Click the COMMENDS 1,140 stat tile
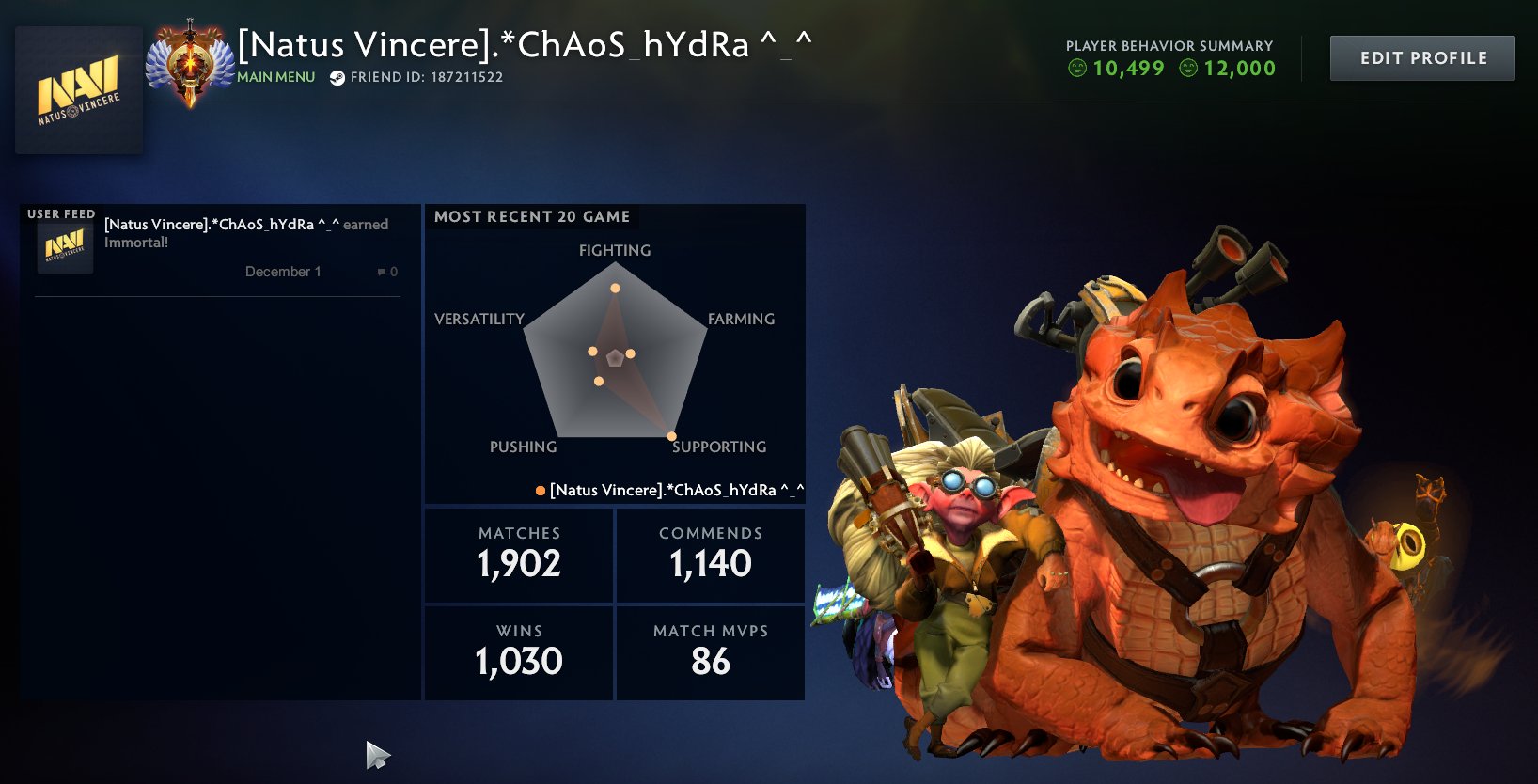The width and height of the screenshot is (1538, 784). [711, 555]
